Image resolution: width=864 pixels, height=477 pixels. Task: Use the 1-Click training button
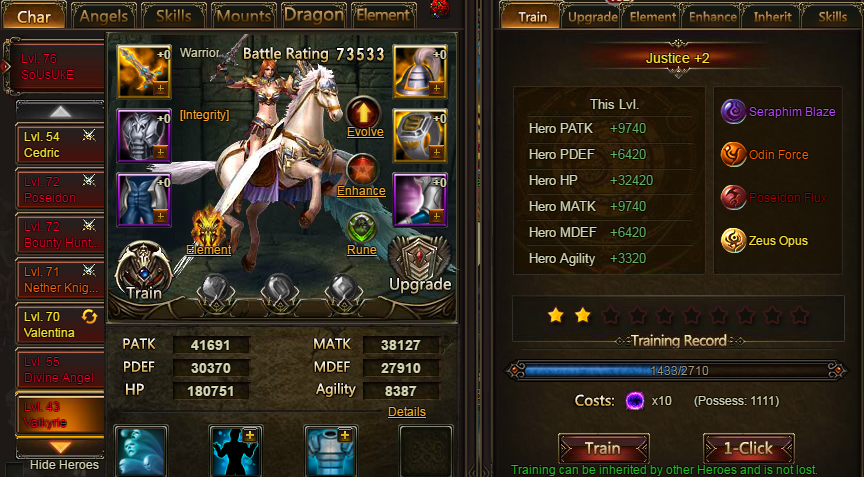click(748, 448)
